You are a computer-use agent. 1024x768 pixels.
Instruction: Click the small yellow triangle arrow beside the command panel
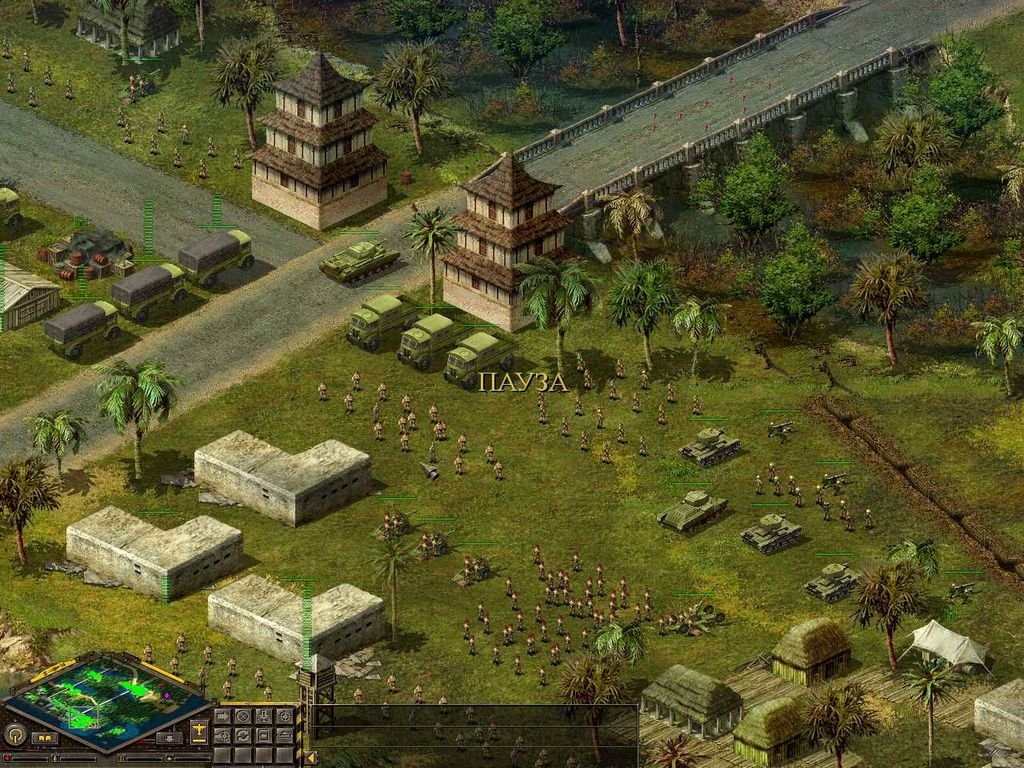point(311,757)
